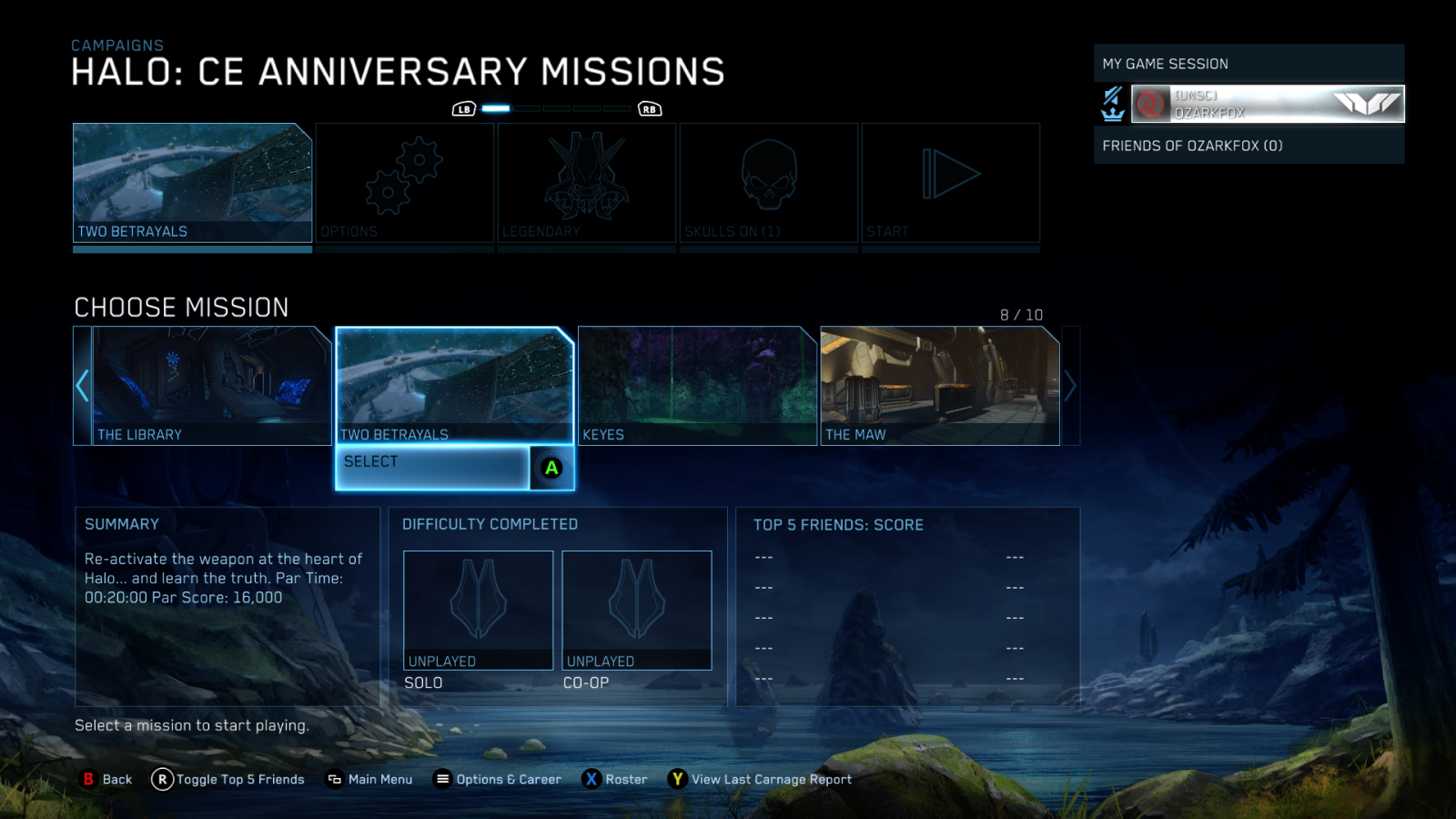Choose The Maw mission
The width and height of the screenshot is (1456, 819).
940,386
